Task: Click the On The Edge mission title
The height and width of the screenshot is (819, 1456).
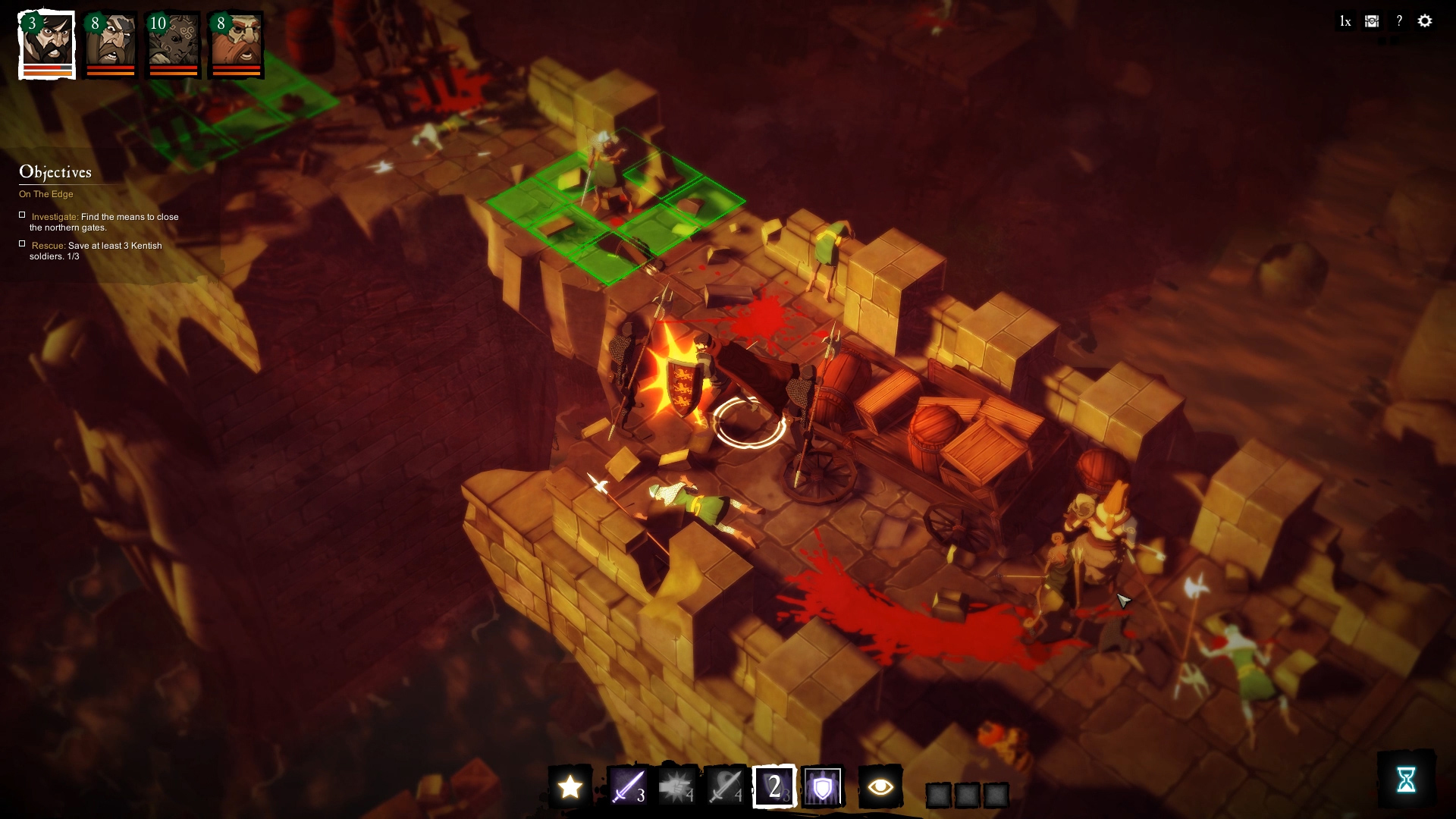Action: coord(46,194)
